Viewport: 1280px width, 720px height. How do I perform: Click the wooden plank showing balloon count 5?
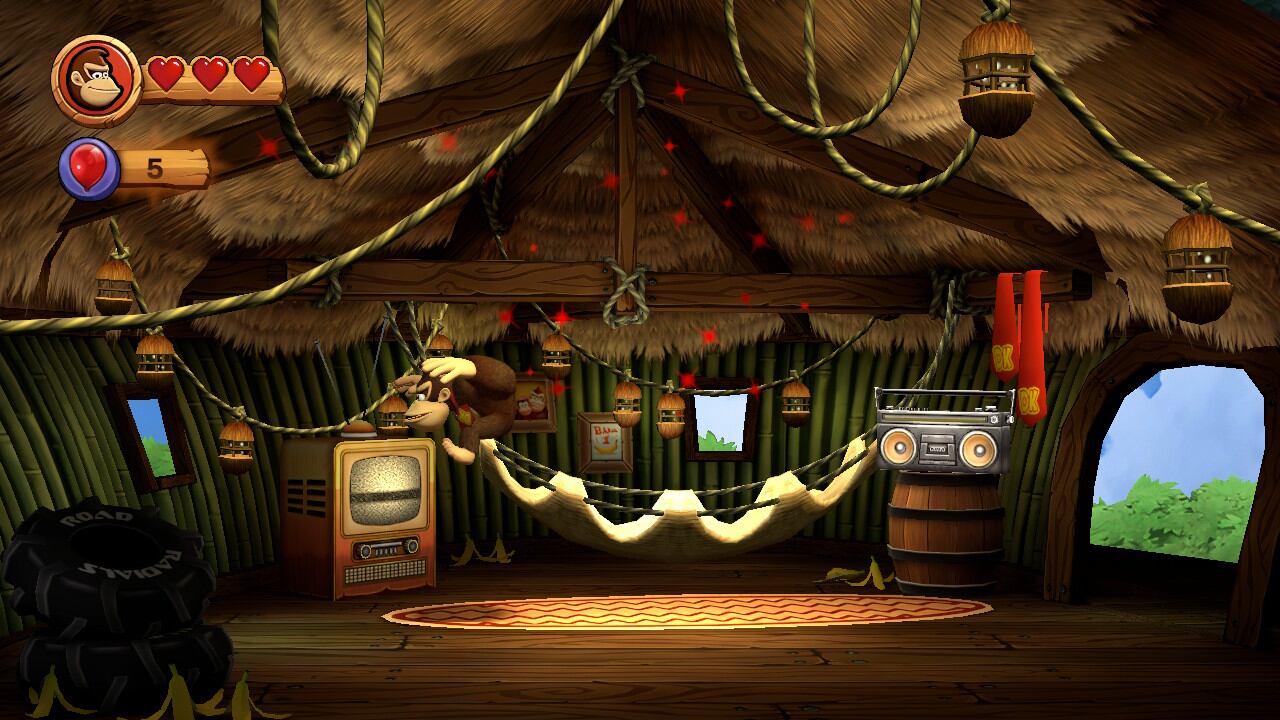[158, 168]
